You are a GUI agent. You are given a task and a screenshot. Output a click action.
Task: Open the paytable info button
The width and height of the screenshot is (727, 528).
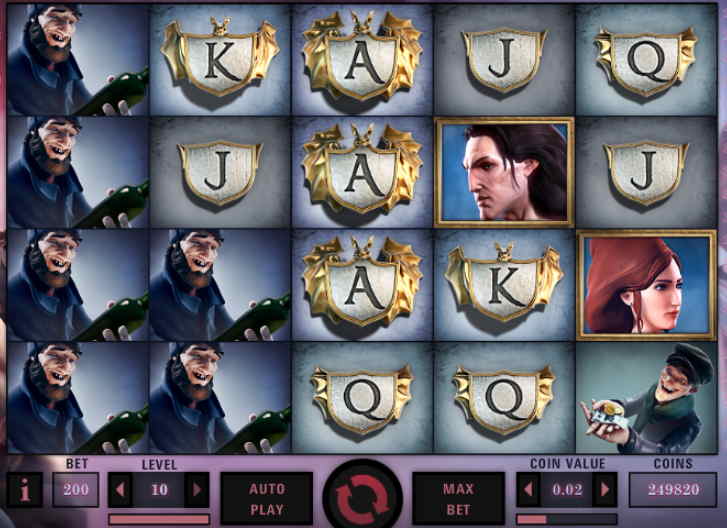[24, 490]
